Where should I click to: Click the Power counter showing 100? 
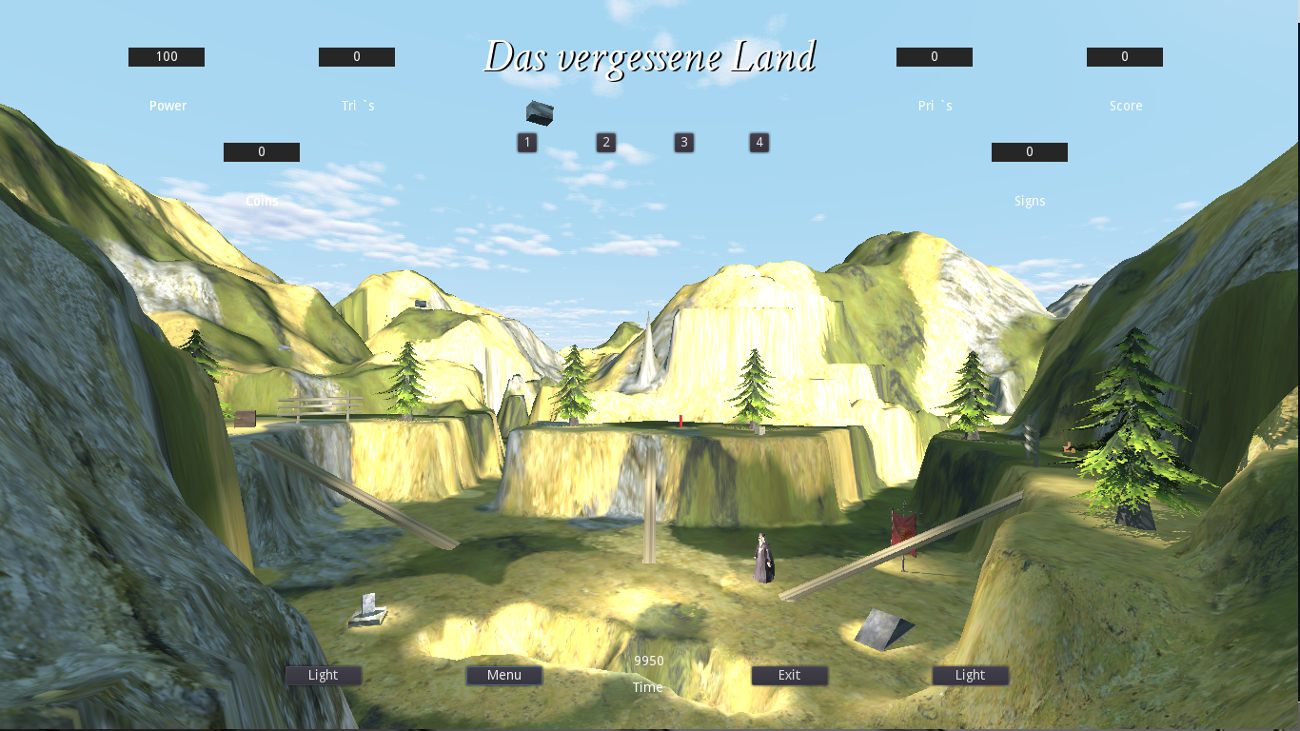point(165,57)
